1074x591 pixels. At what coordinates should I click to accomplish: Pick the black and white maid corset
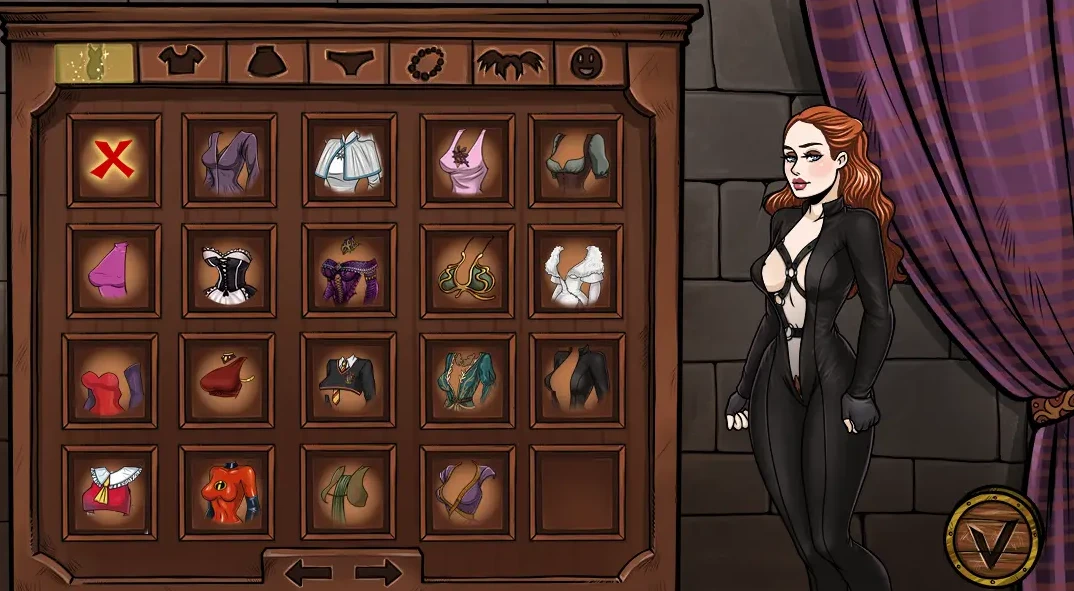coord(229,271)
